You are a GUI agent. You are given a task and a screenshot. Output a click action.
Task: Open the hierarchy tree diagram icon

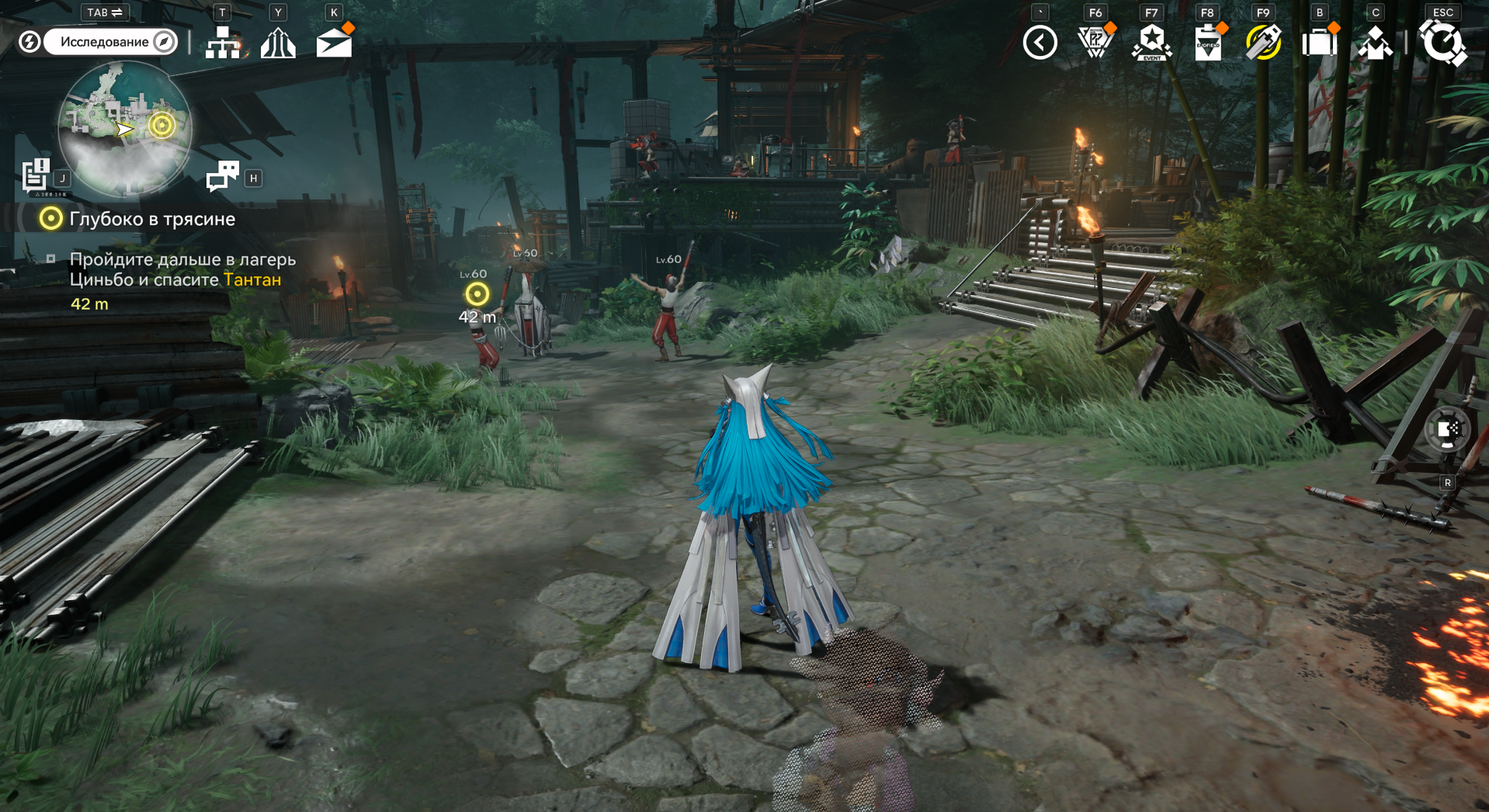coord(223,43)
